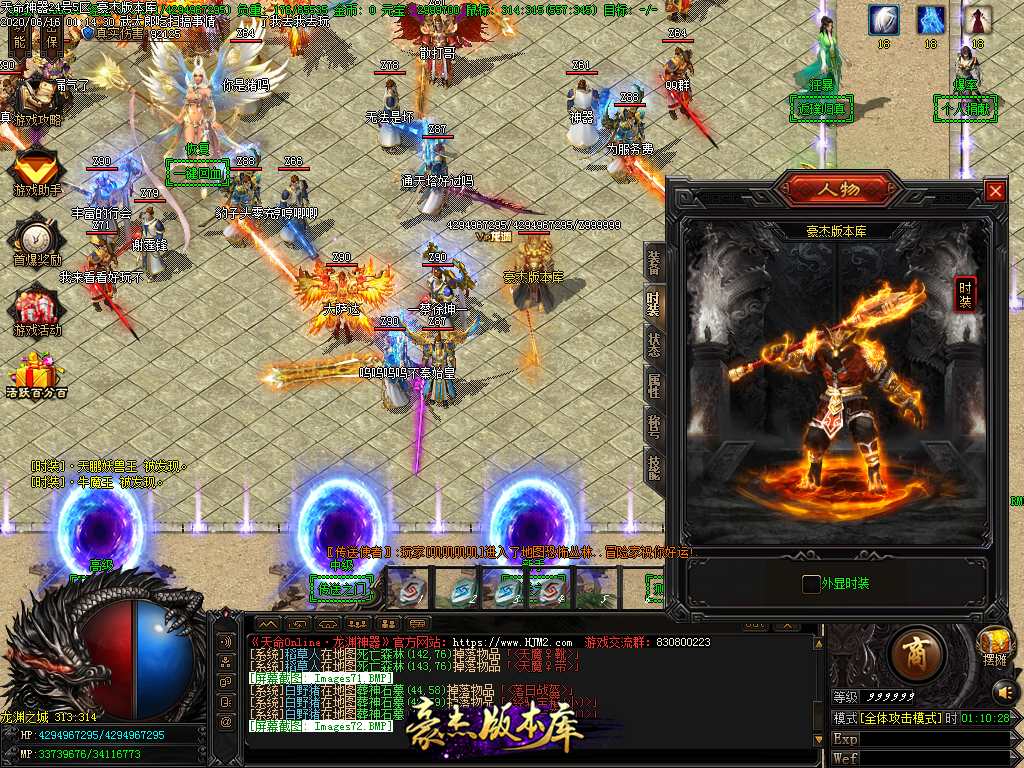Switch to the 技能 skills tab
1024x768 pixels.
point(654,467)
